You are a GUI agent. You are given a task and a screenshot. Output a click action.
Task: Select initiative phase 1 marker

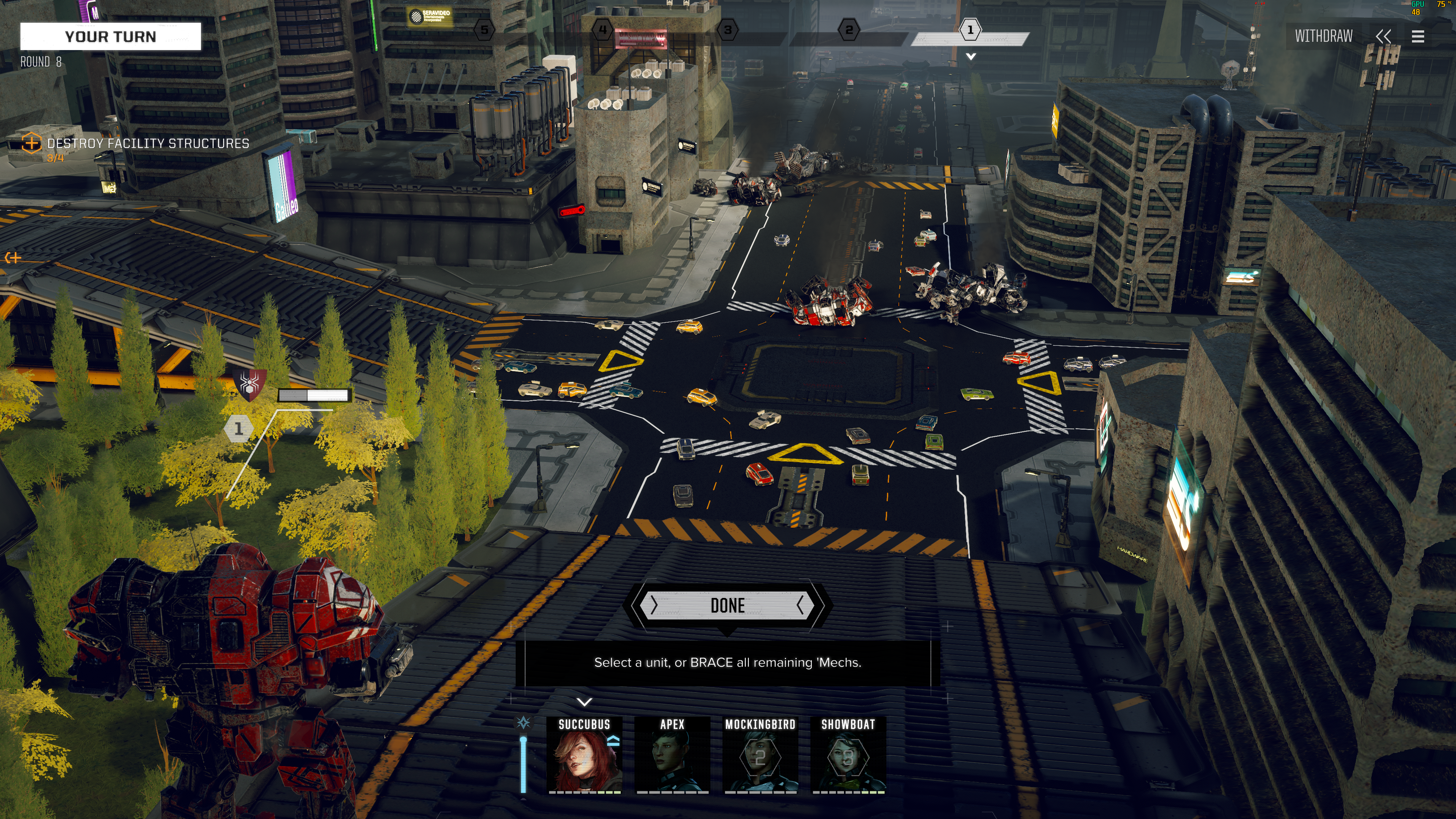[970, 30]
